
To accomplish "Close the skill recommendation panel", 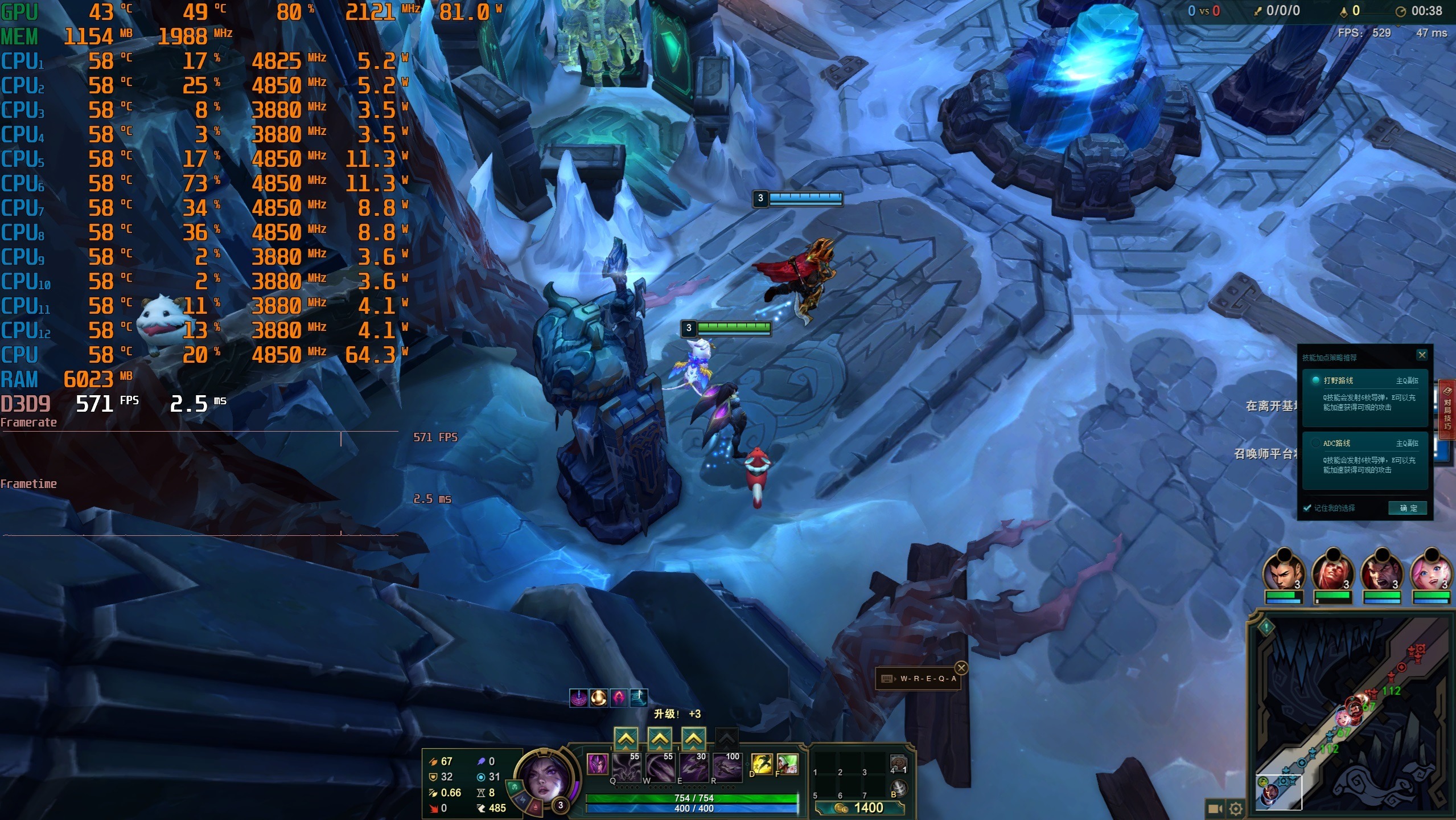I will pyautogui.click(x=1421, y=355).
